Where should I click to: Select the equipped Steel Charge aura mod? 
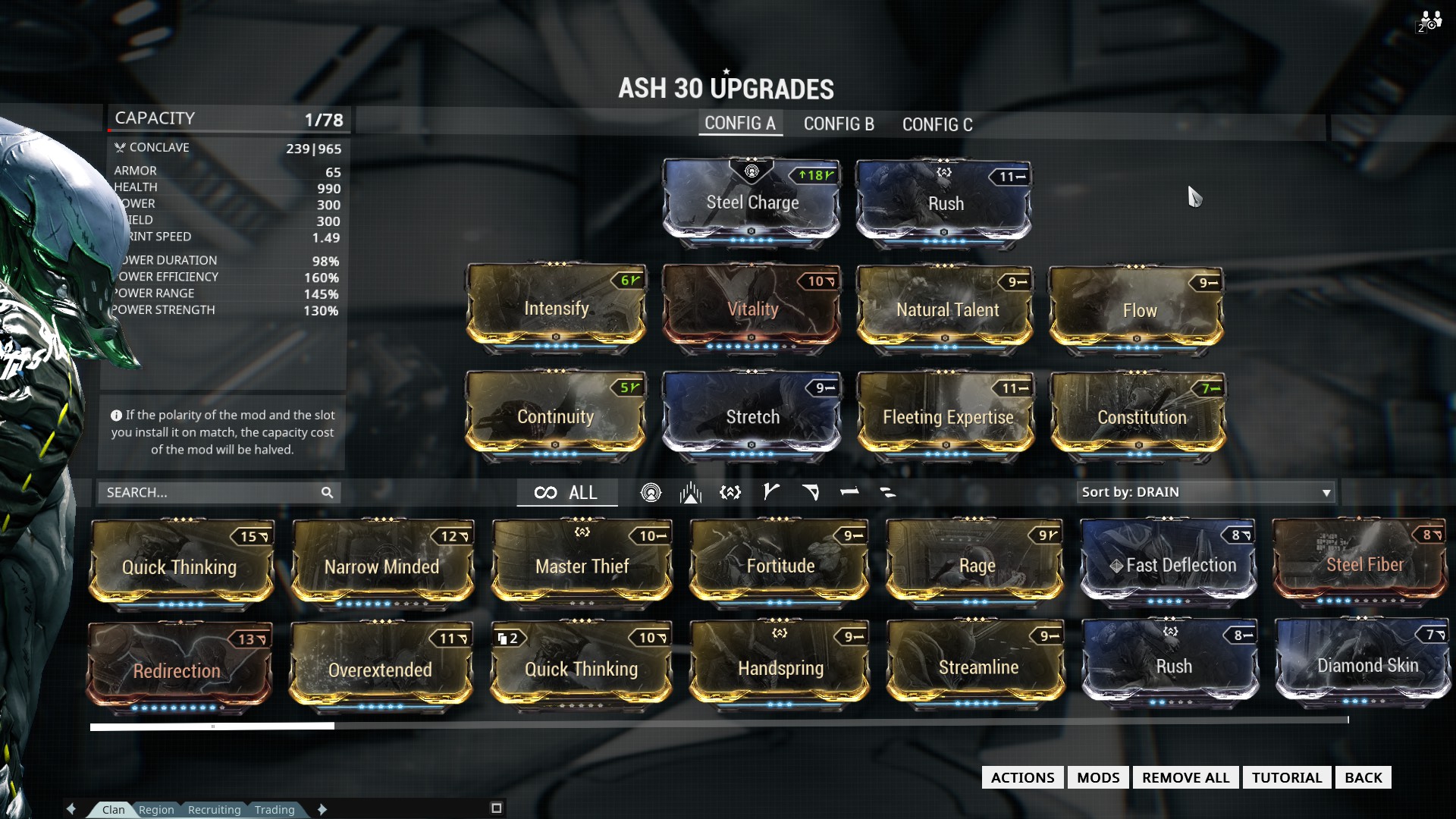tap(752, 202)
